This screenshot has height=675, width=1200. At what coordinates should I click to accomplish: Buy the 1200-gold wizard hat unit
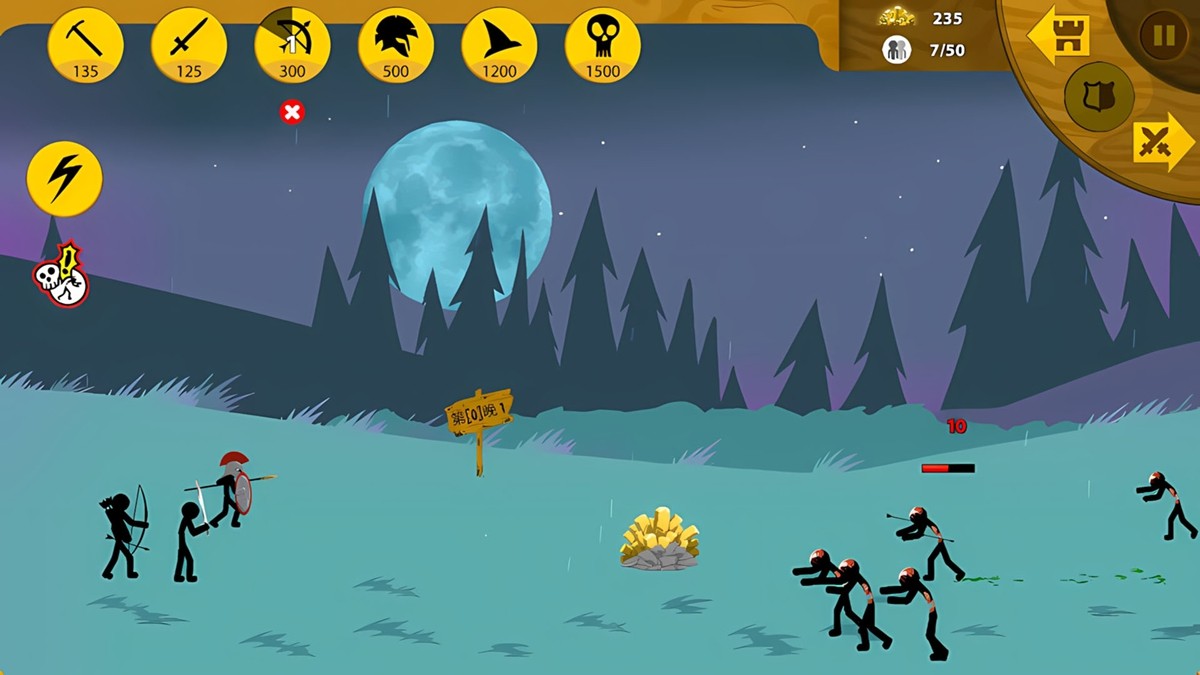499,45
